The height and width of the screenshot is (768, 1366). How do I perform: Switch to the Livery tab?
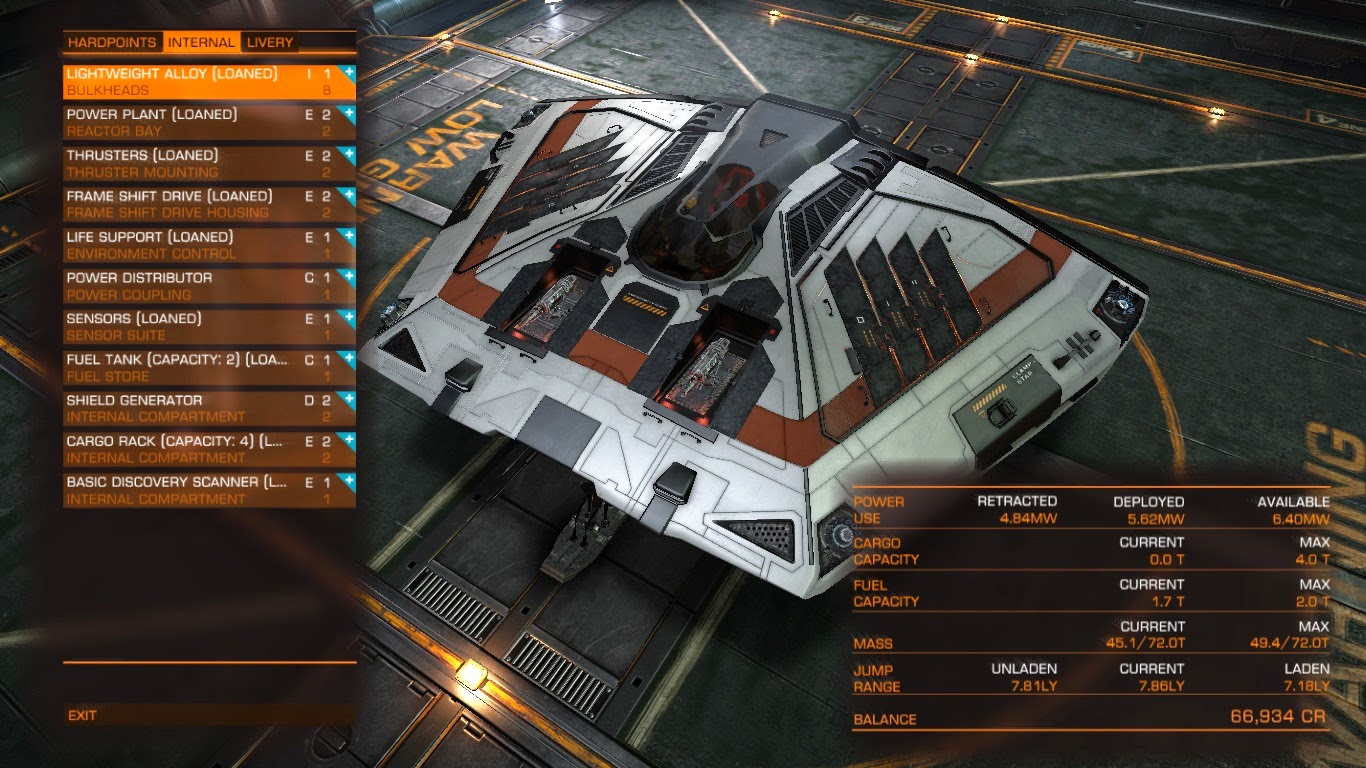pos(270,43)
